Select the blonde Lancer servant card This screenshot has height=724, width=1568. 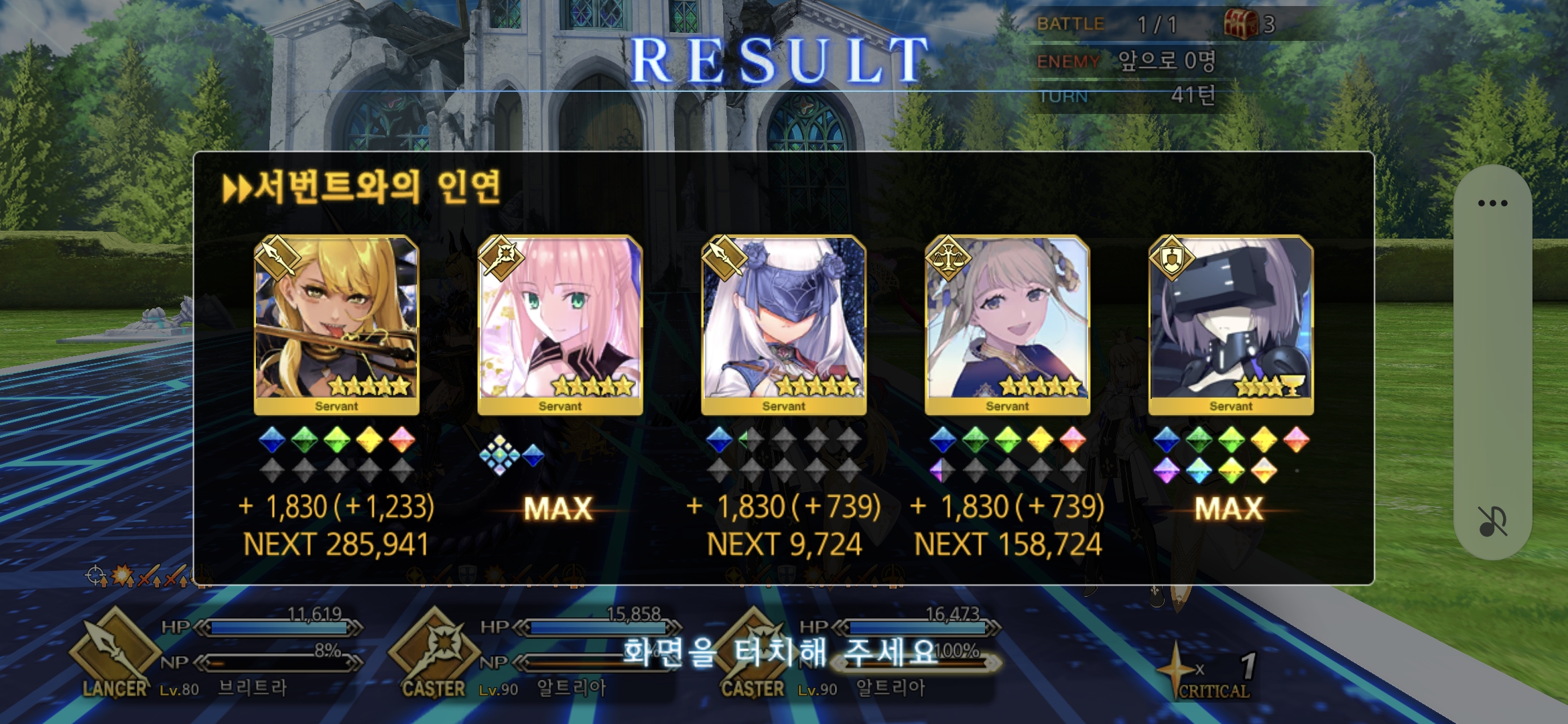336,324
